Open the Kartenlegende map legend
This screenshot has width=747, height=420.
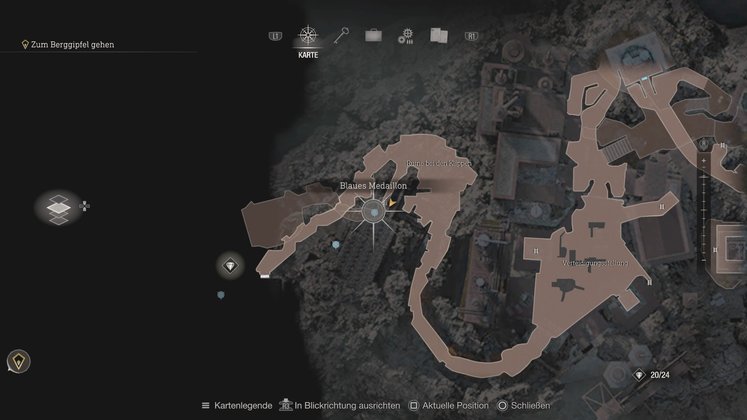click(239, 406)
